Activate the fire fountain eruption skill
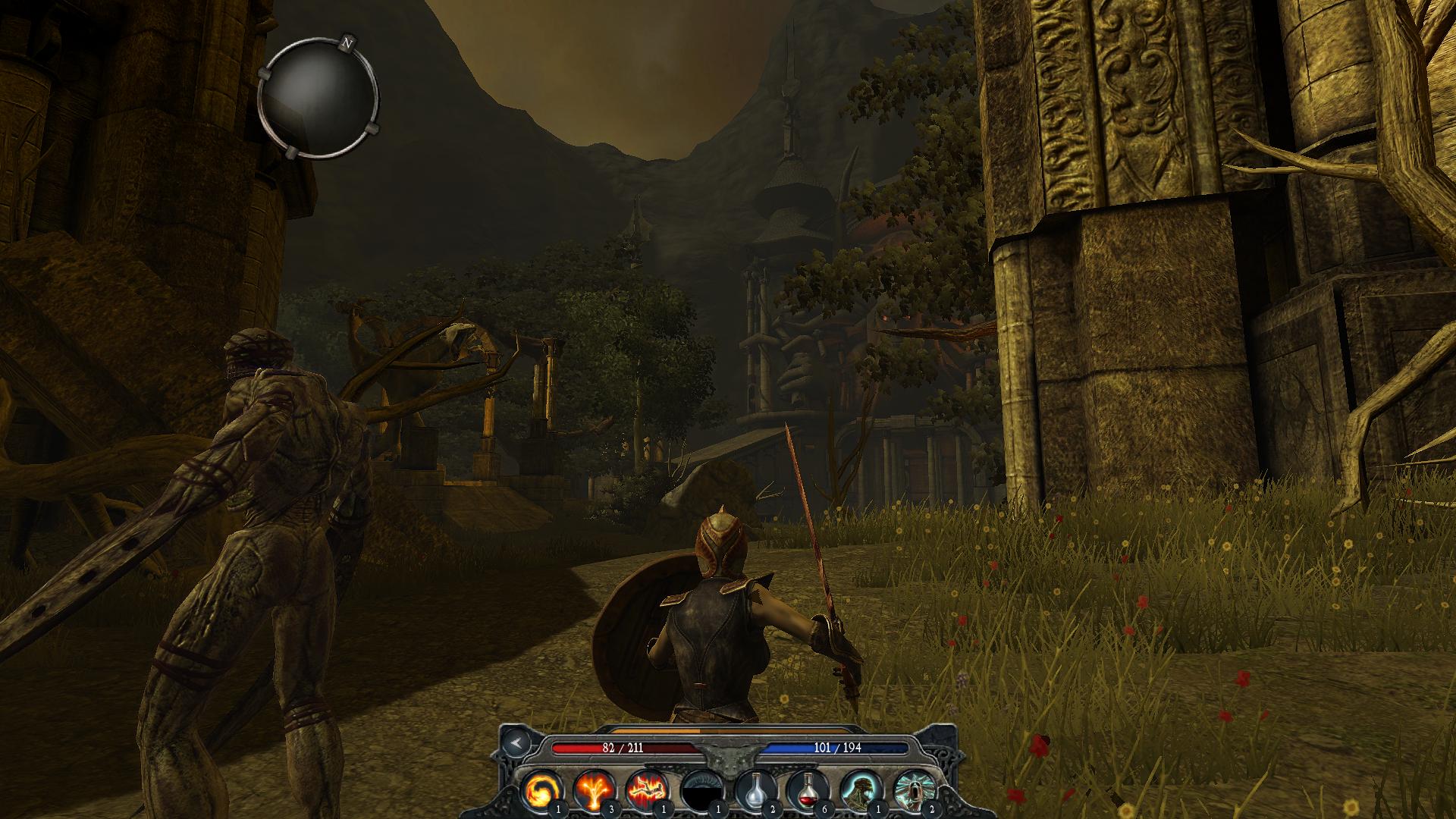1456x819 pixels. click(x=595, y=791)
